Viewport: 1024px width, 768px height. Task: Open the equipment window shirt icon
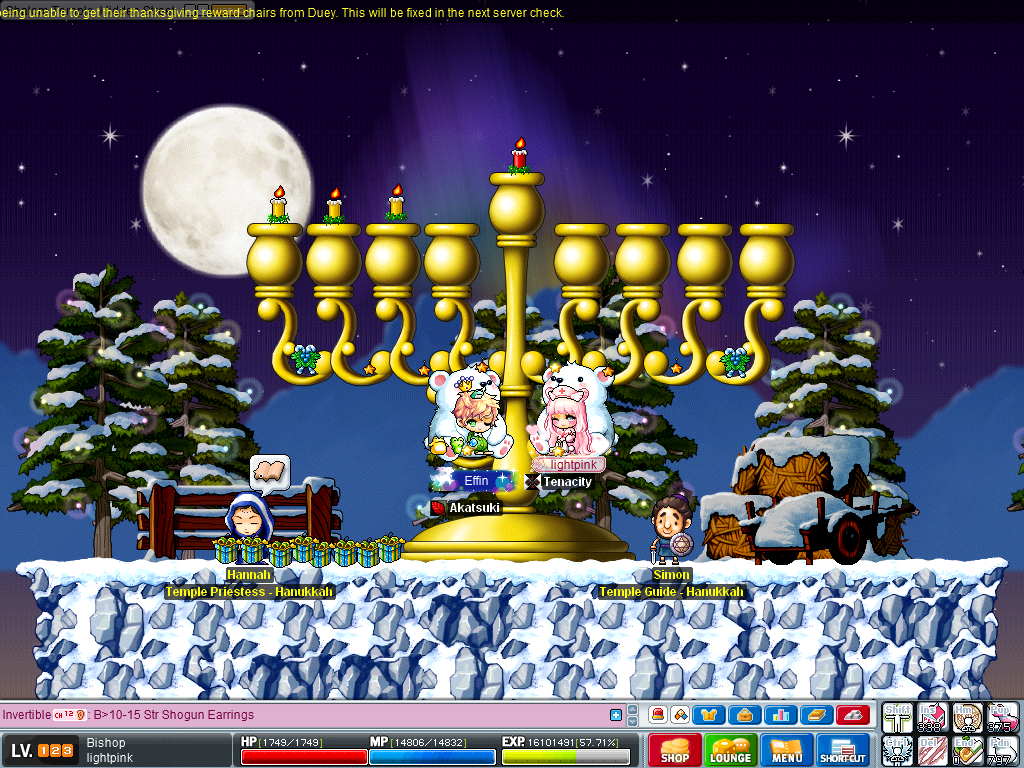(x=711, y=715)
